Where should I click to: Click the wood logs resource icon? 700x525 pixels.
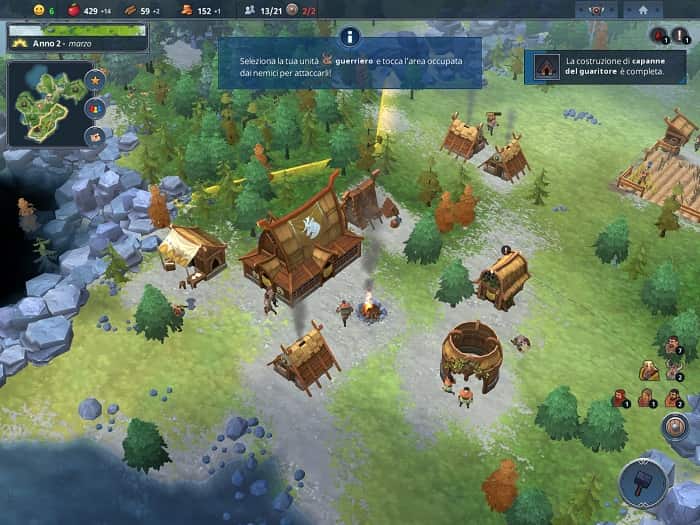point(129,10)
